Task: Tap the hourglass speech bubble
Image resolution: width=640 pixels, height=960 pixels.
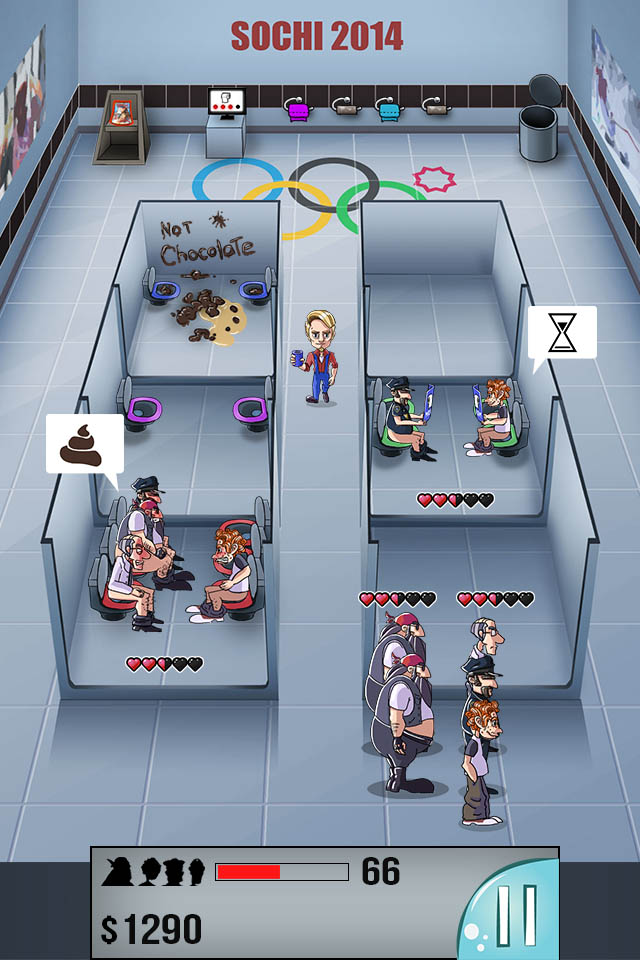Action: (x=562, y=333)
